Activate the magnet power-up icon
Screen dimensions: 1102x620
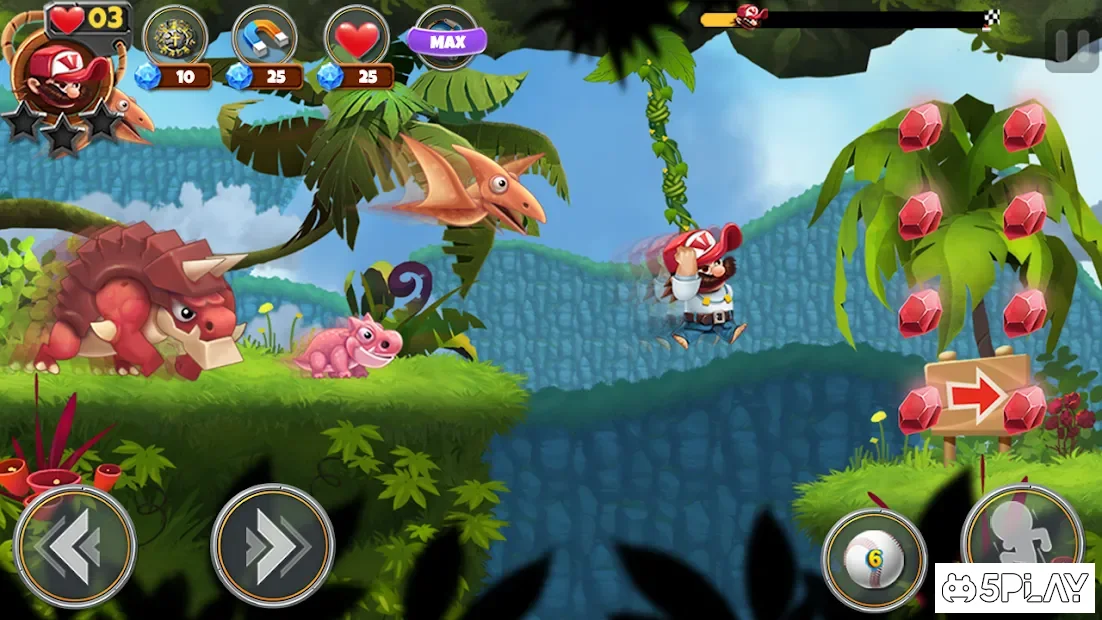(264, 40)
